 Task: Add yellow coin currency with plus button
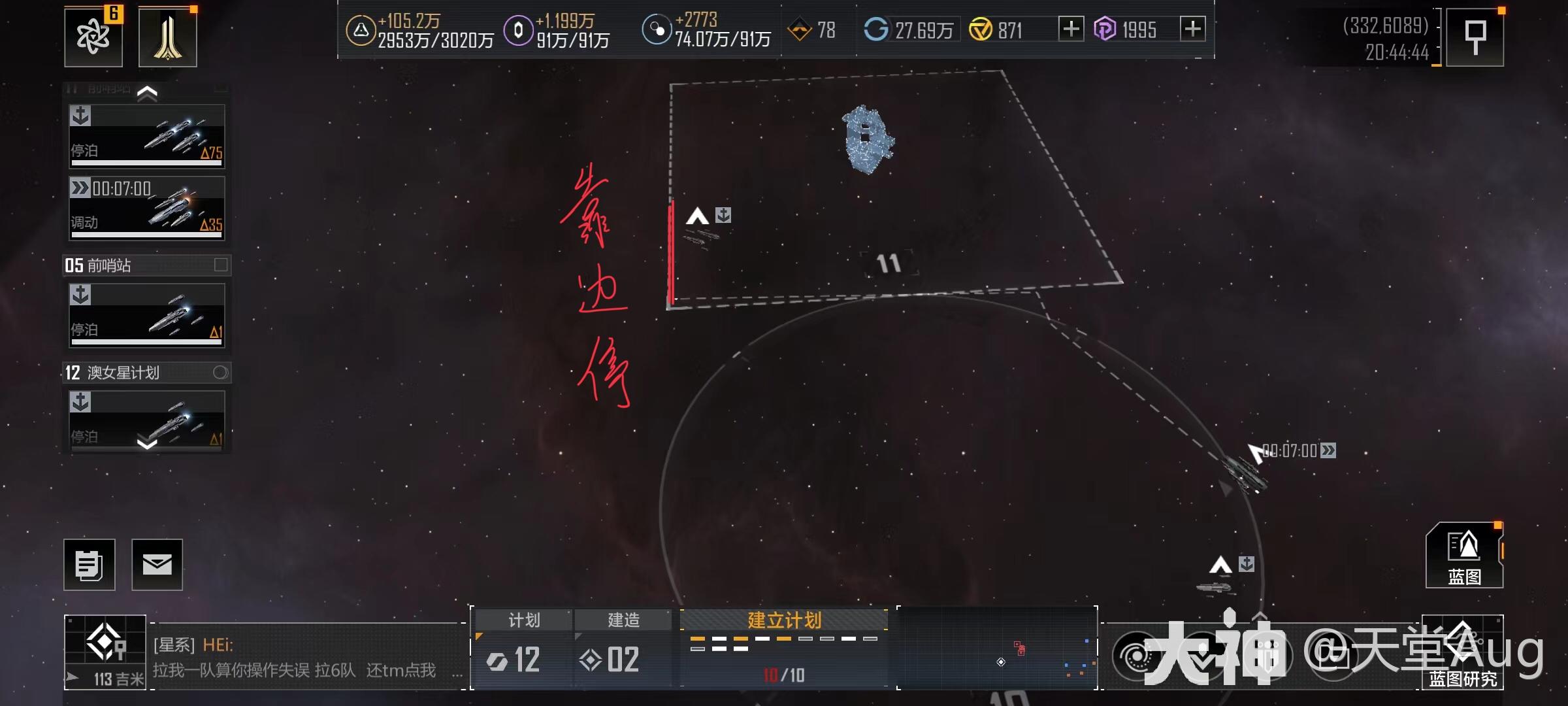click(1071, 29)
